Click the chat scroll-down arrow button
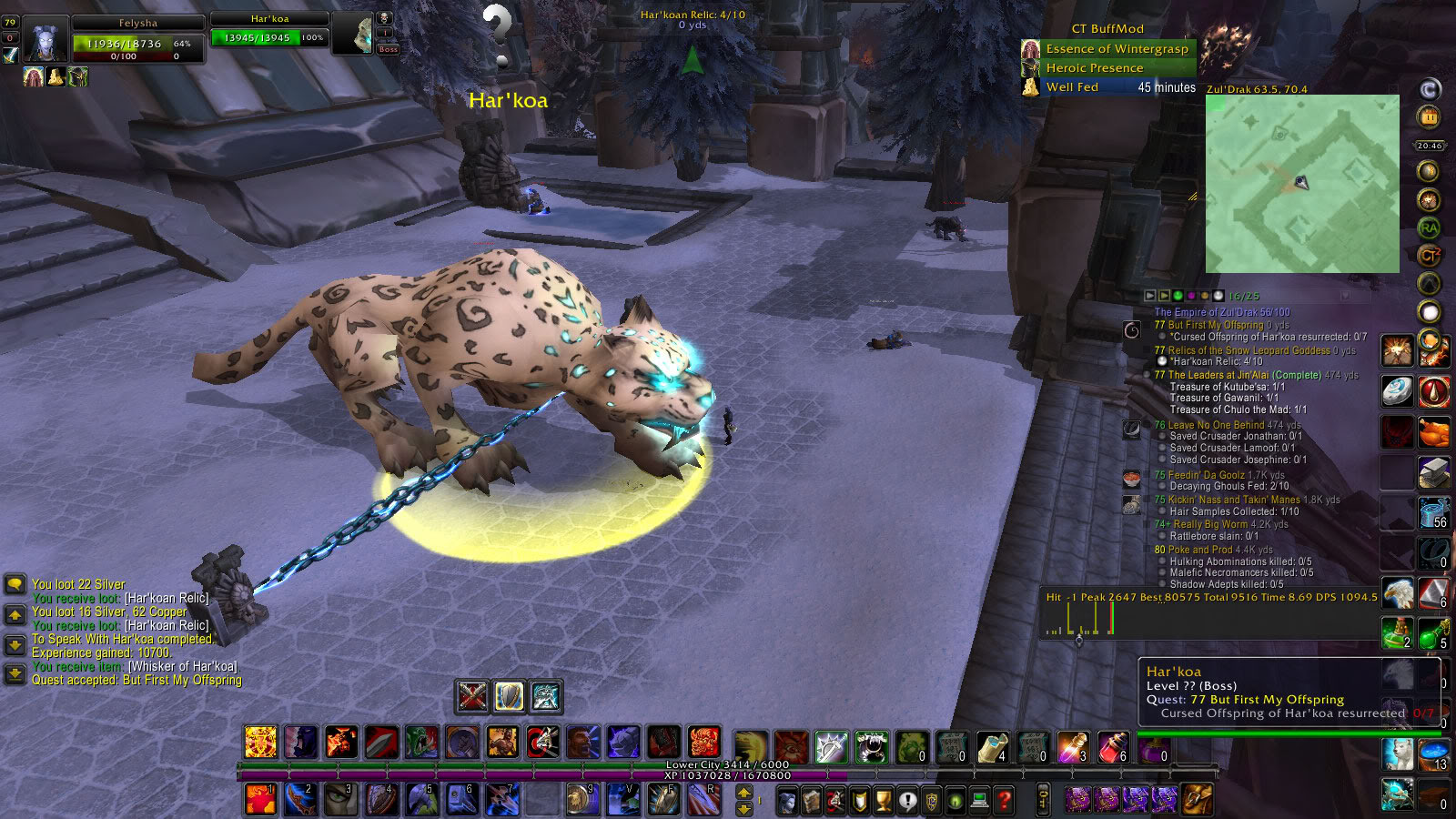Screen dimensions: 1456x819 (15, 645)
